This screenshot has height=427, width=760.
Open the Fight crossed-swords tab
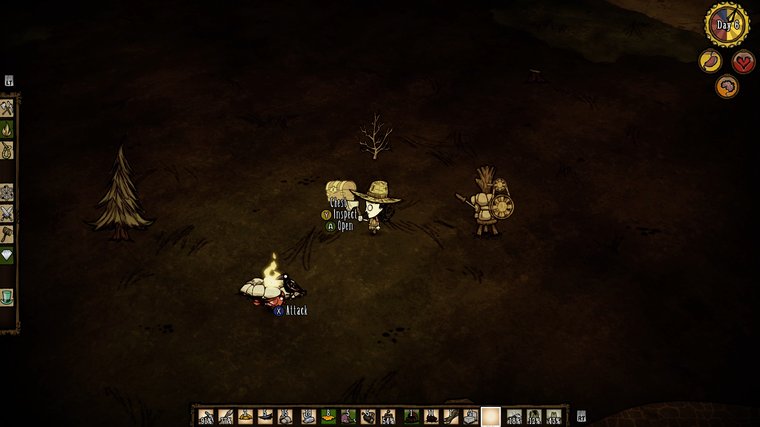tap(7, 213)
